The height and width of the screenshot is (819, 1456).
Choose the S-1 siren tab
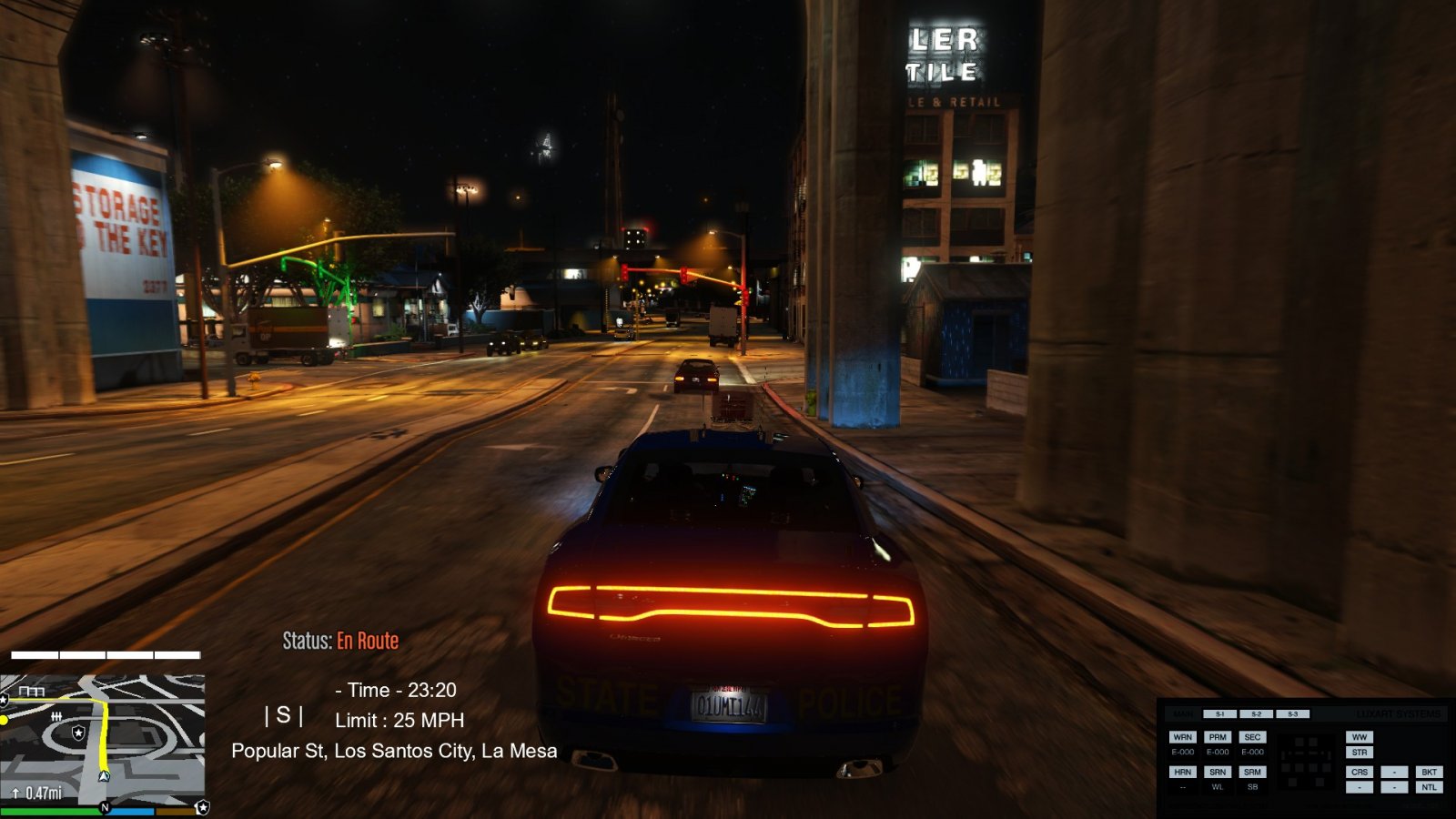pos(1219,714)
